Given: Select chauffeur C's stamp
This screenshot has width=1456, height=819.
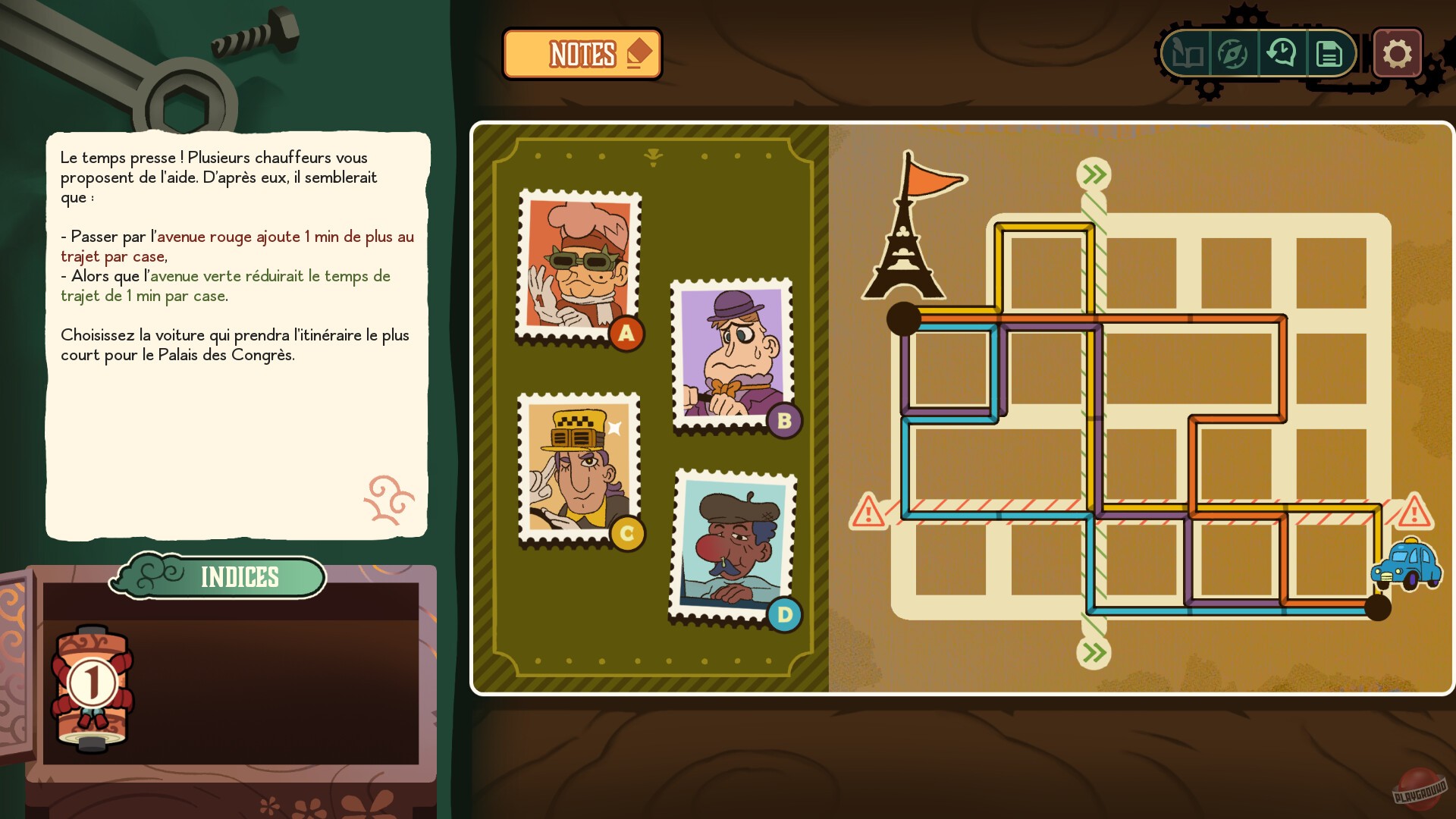Looking at the screenshot, I should [578, 466].
